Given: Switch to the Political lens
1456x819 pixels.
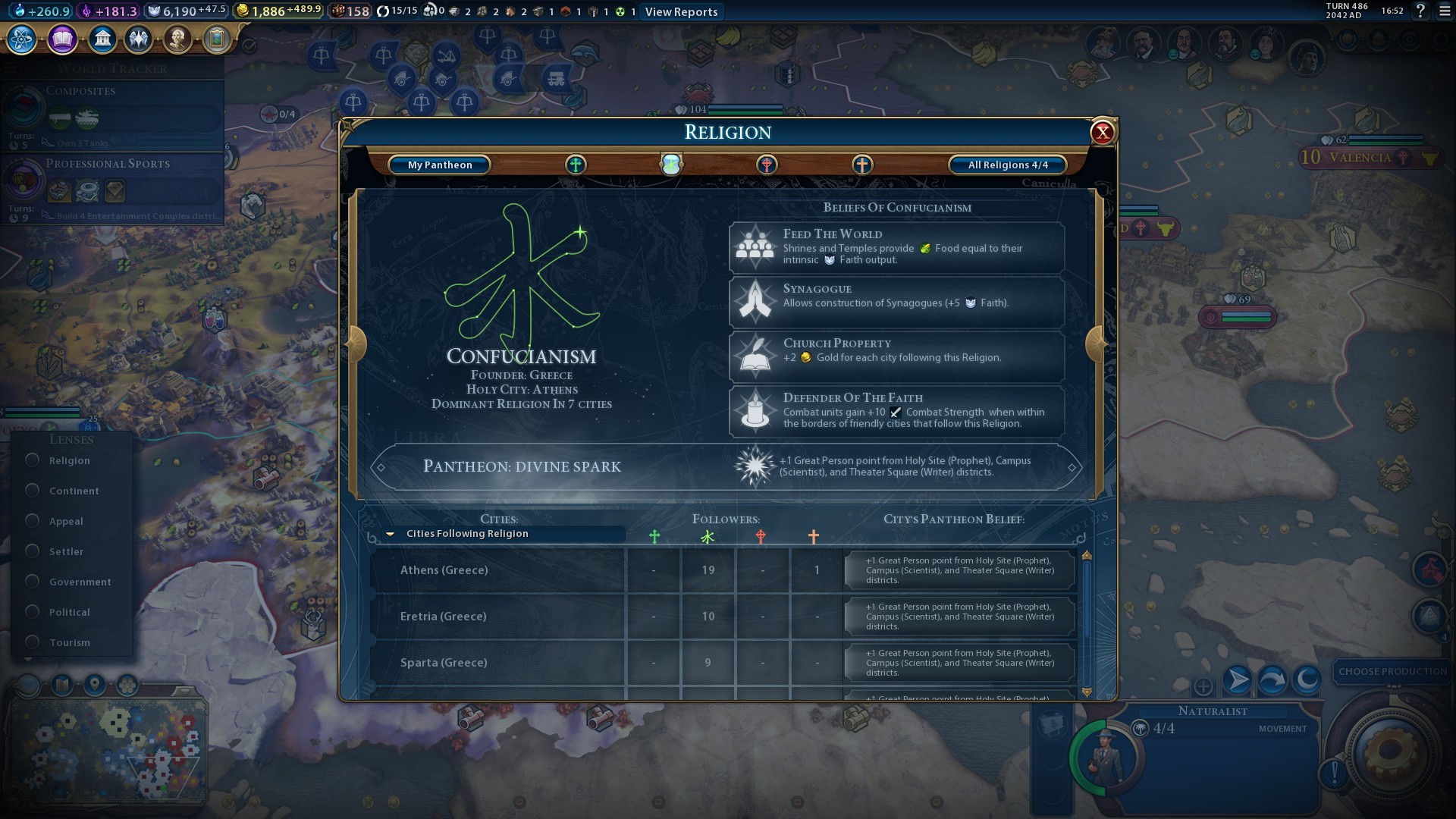Looking at the screenshot, I should (33, 612).
